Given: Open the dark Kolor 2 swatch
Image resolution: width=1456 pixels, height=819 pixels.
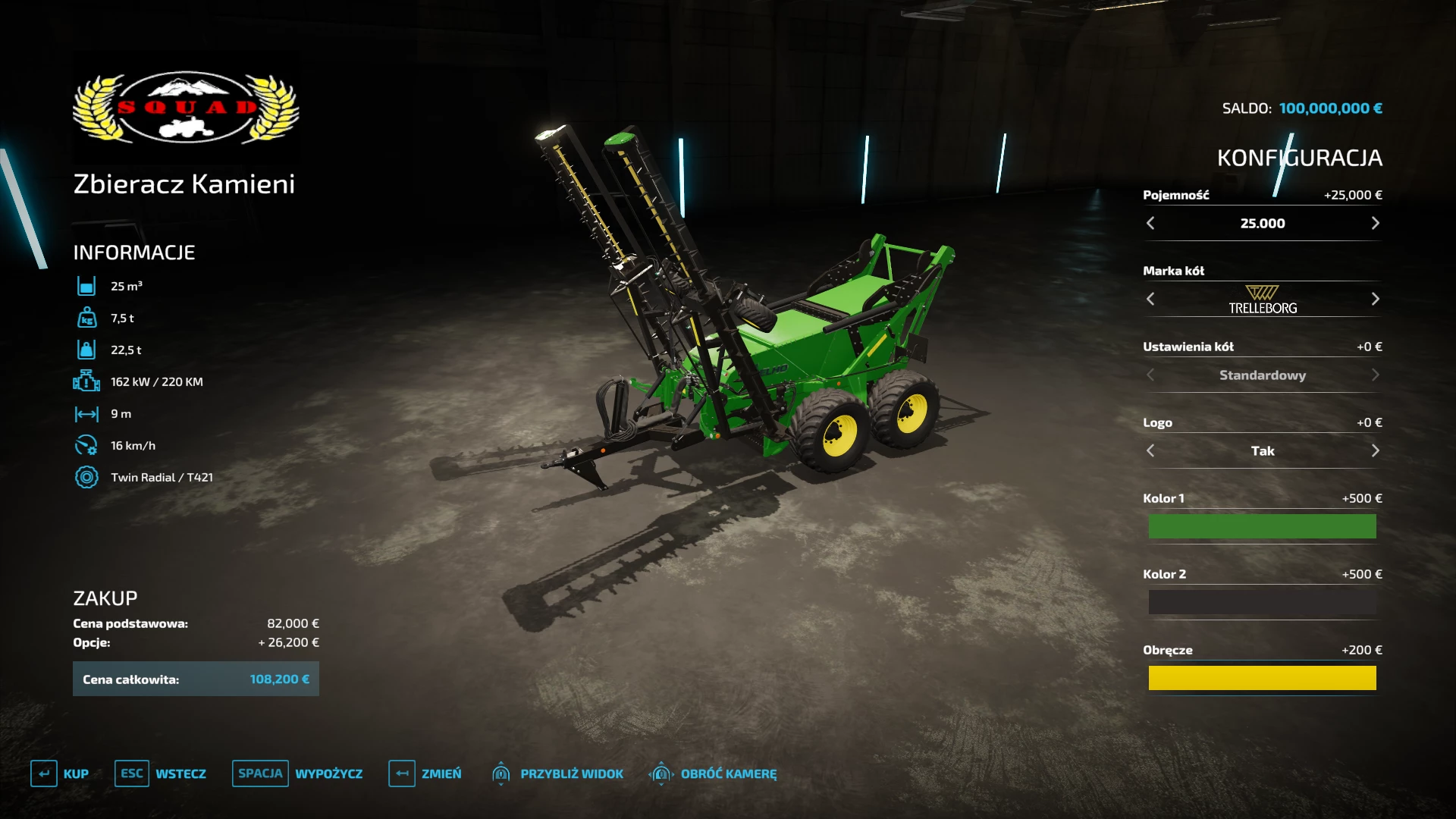Looking at the screenshot, I should click(1262, 602).
